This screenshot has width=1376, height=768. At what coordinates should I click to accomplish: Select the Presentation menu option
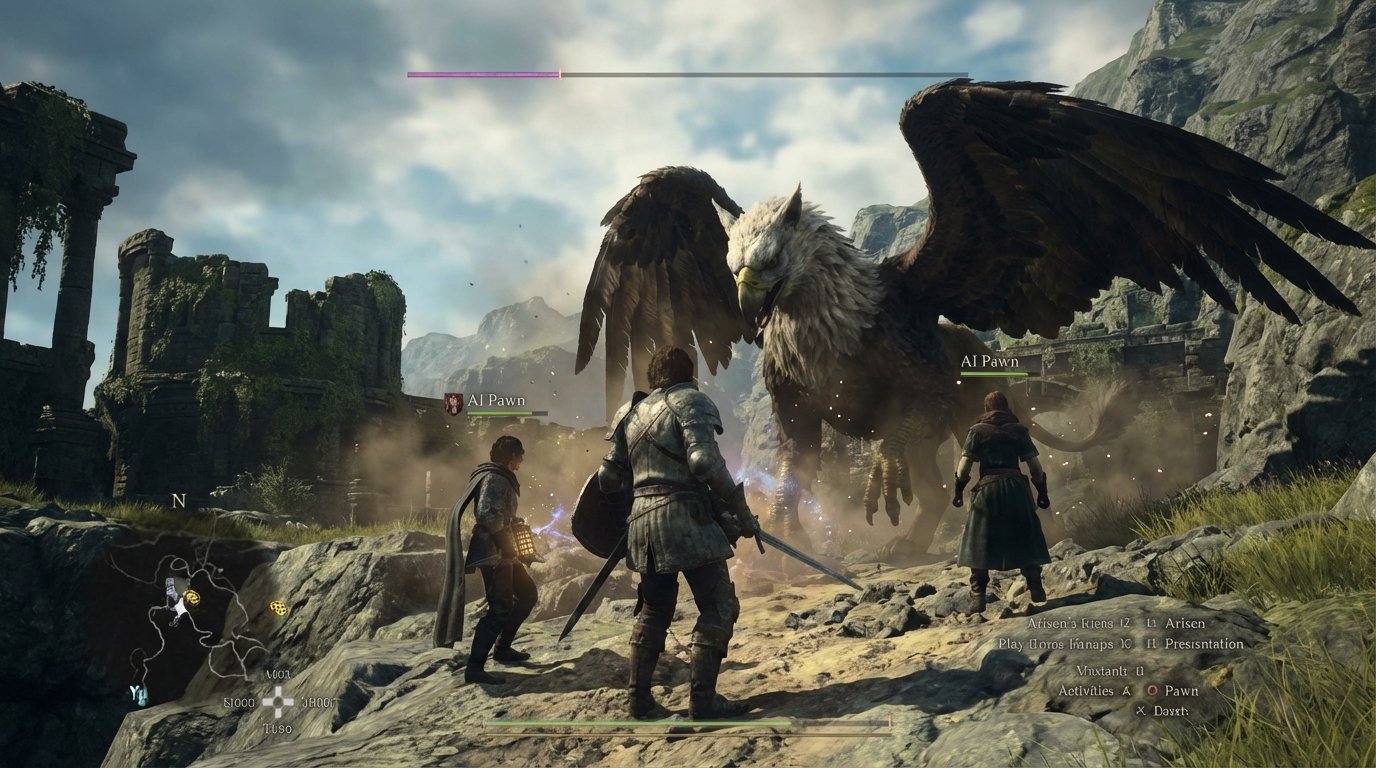1205,644
